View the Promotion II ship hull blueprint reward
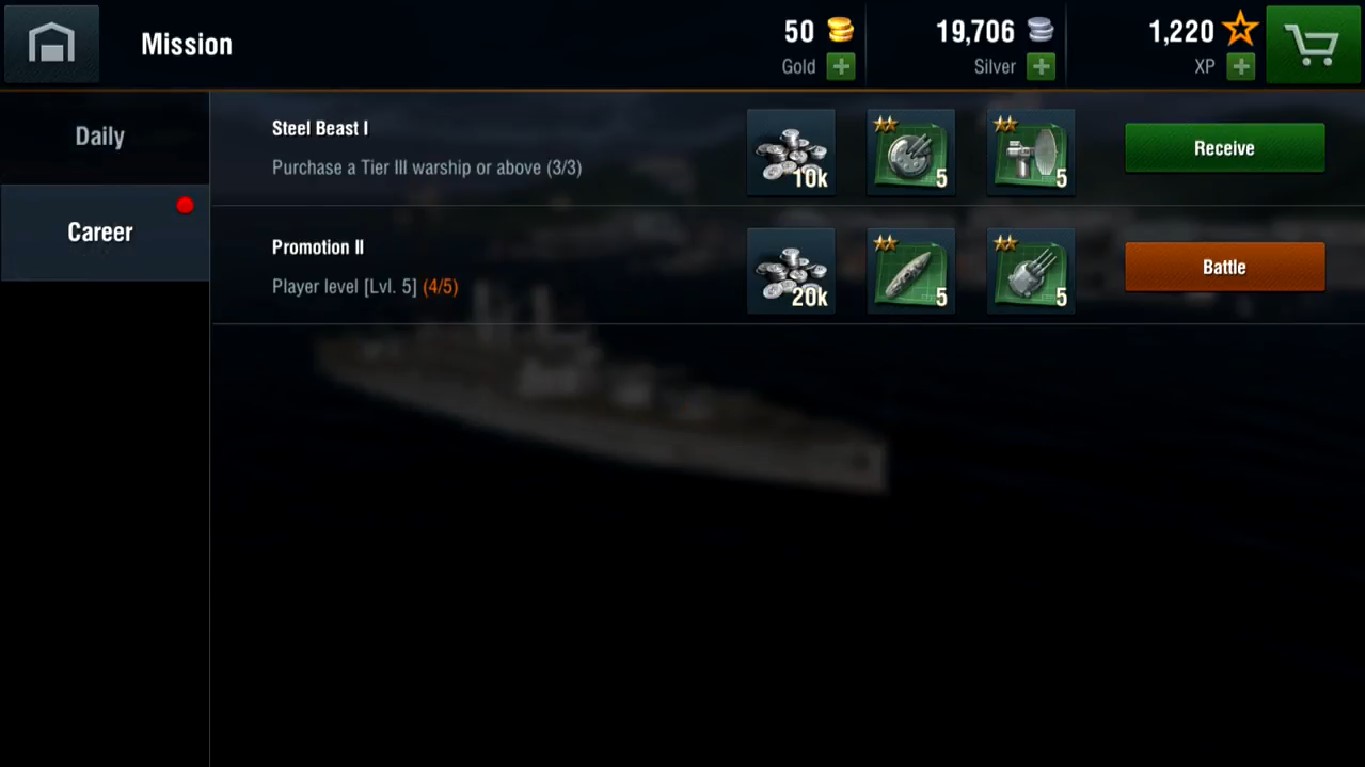 [x=911, y=271]
